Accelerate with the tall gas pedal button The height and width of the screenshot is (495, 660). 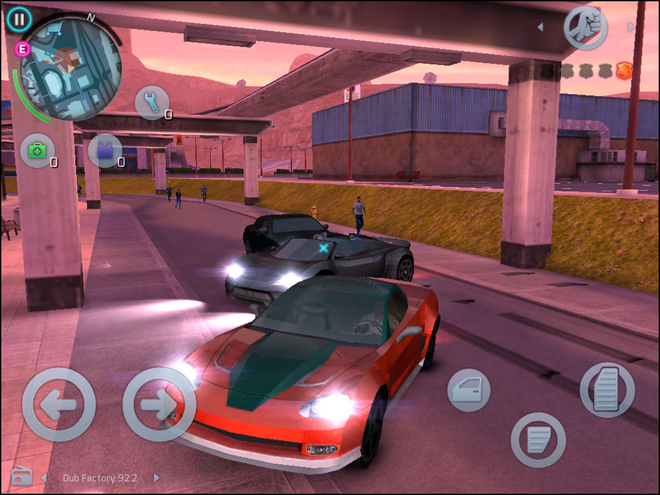(607, 389)
